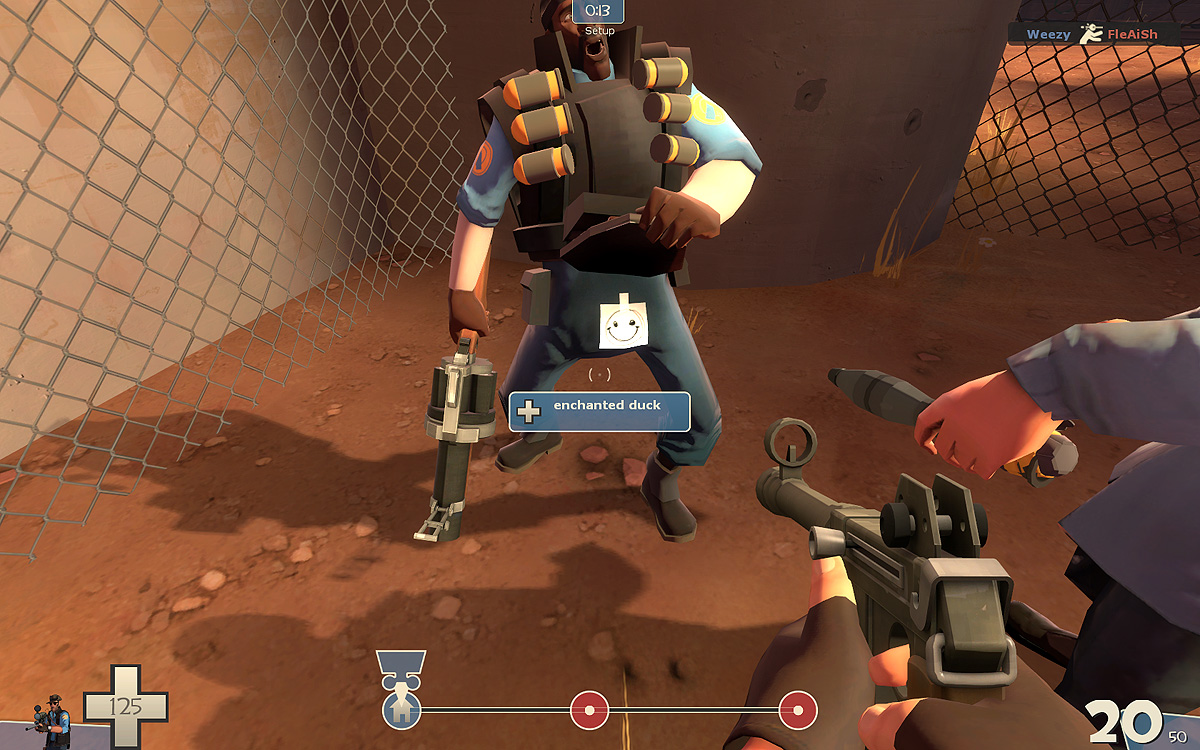Select the final red control point icon
The image size is (1200, 750).
click(797, 710)
